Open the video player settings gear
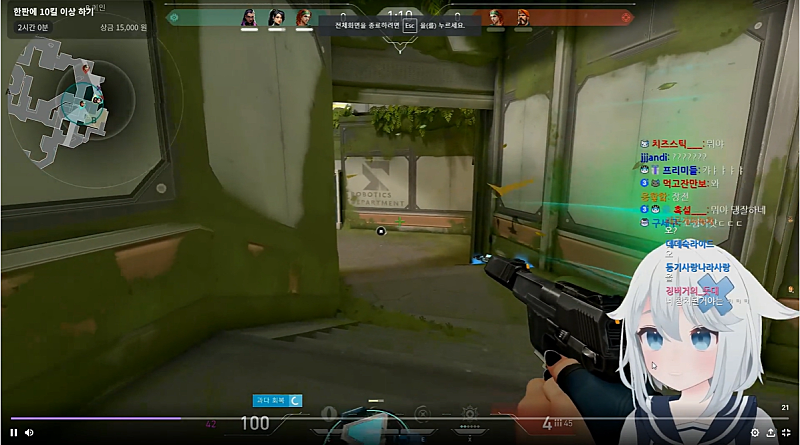 pyautogui.click(x=755, y=433)
